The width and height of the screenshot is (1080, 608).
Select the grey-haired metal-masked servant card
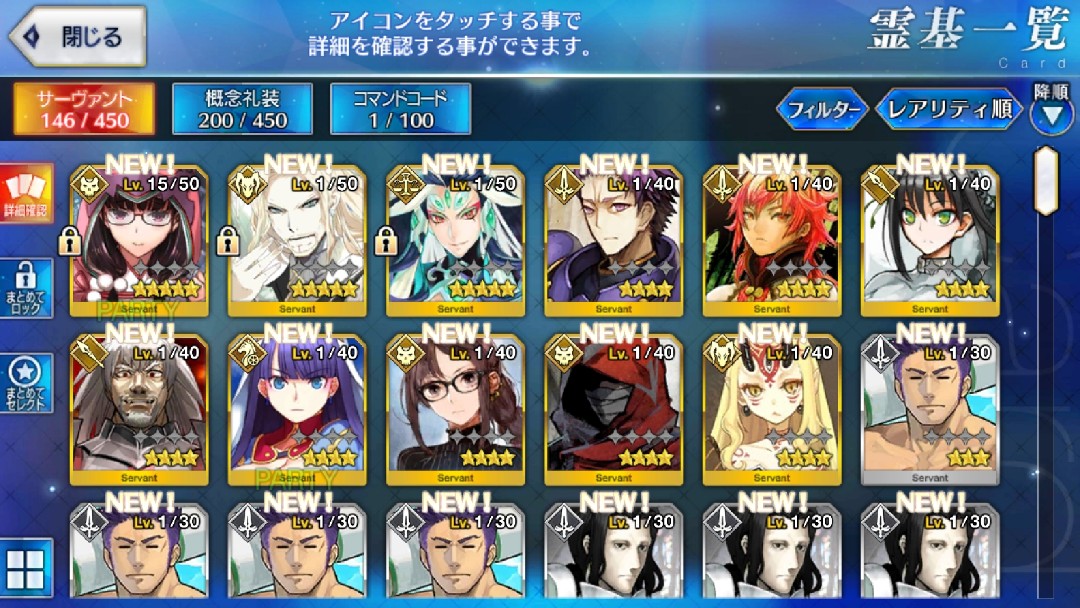140,410
